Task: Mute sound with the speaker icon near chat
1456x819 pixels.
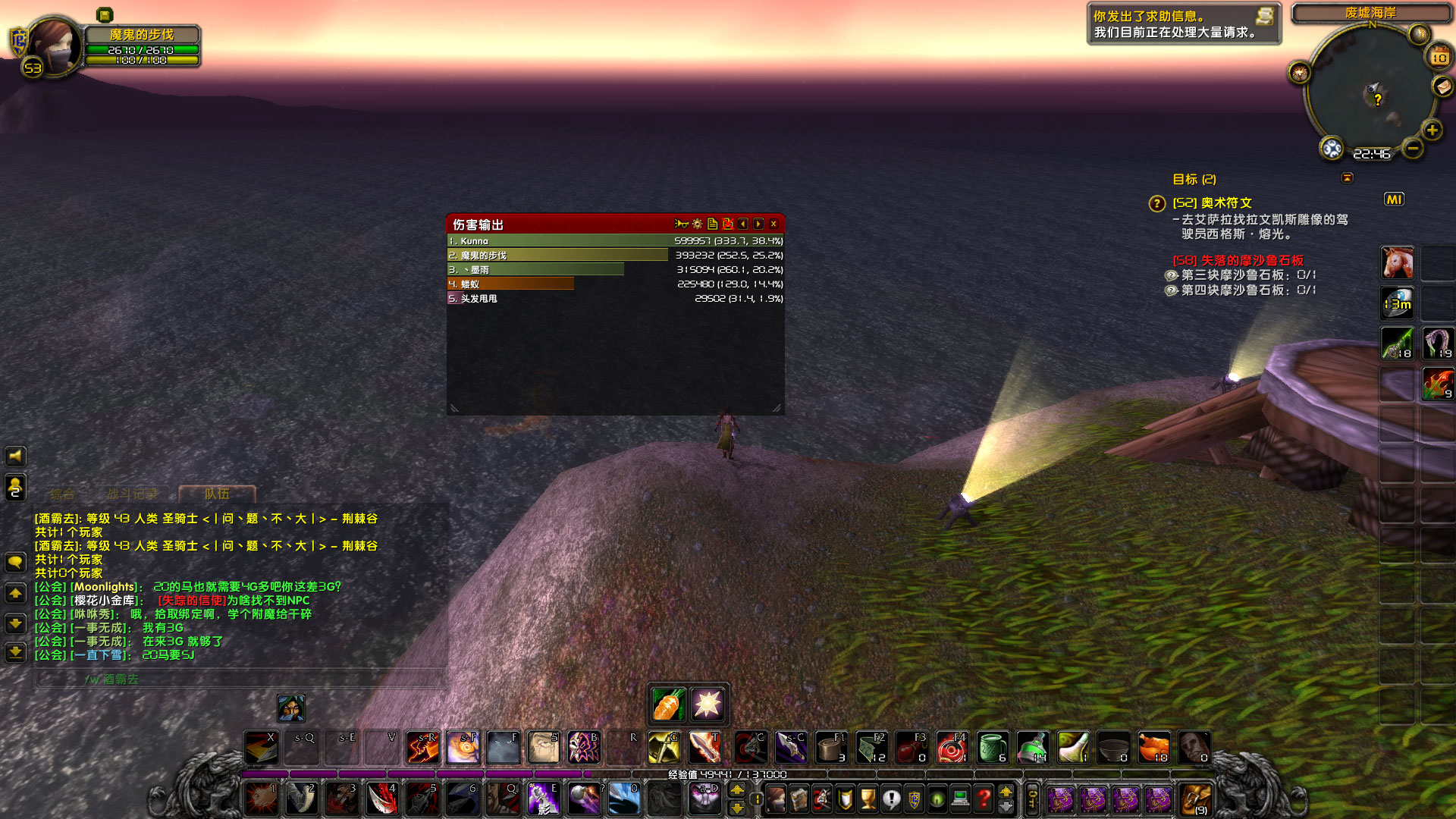Action: coord(16,456)
